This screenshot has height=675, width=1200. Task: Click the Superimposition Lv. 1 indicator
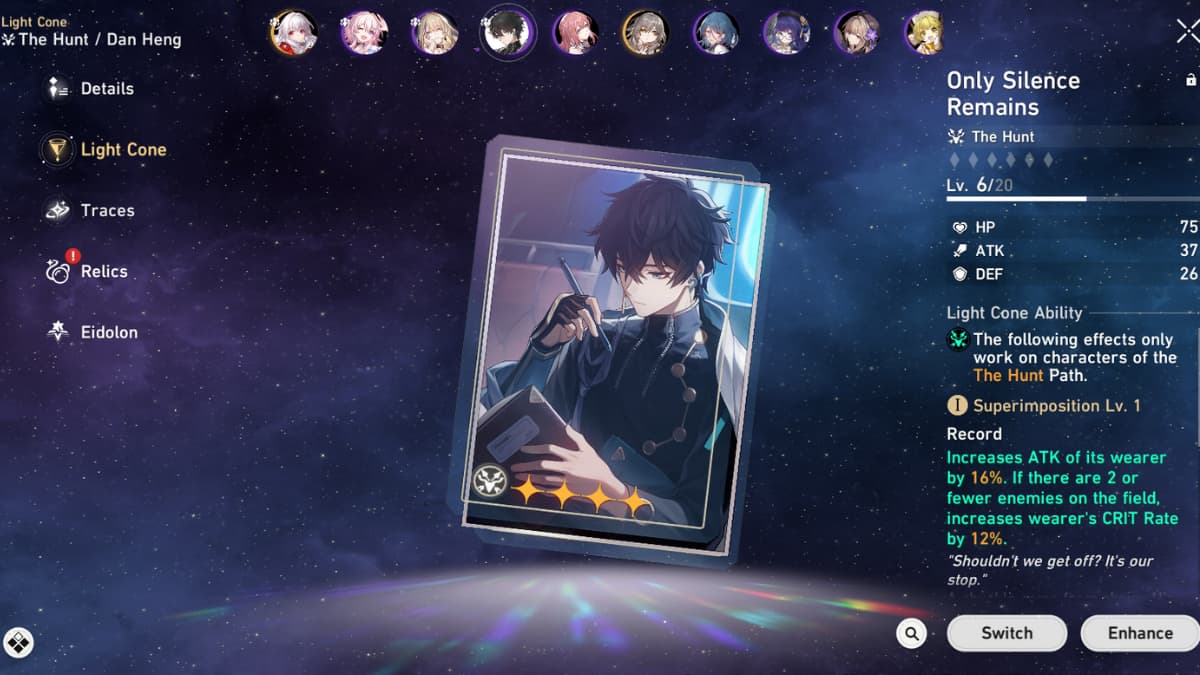1045,406
